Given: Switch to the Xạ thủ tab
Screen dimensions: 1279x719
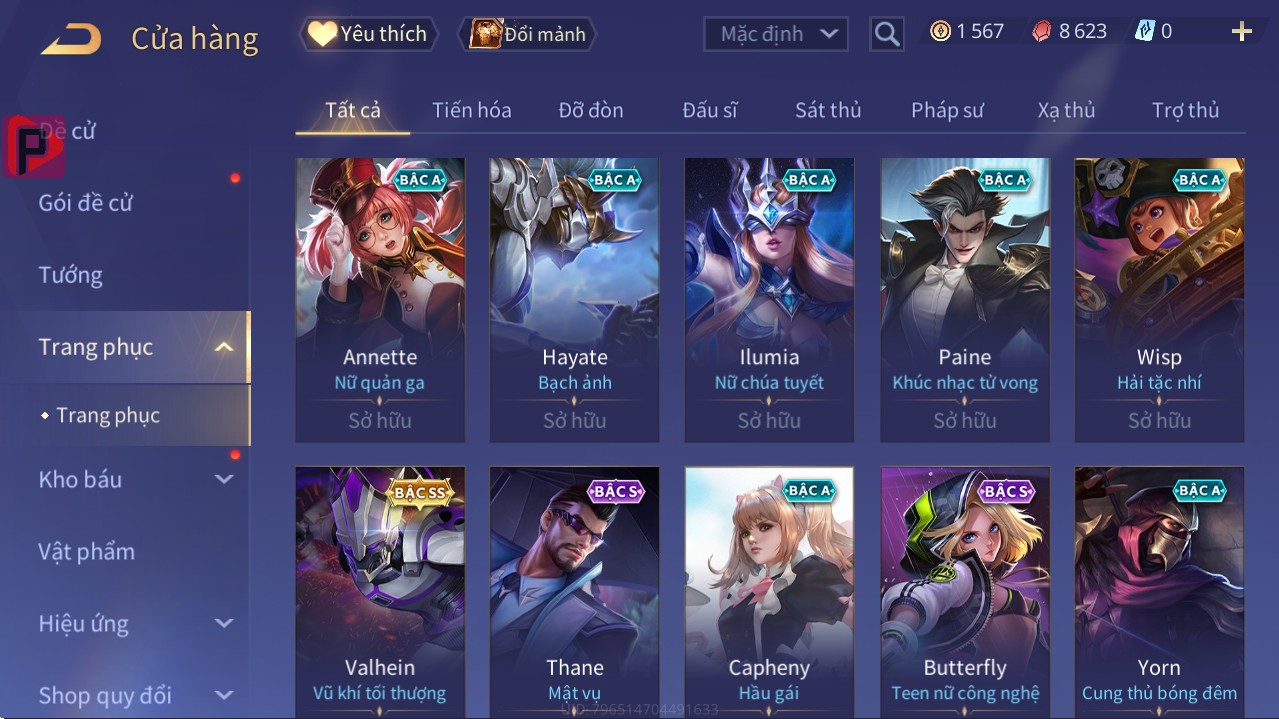Looking at the screenshot, I should (1066, 110).
